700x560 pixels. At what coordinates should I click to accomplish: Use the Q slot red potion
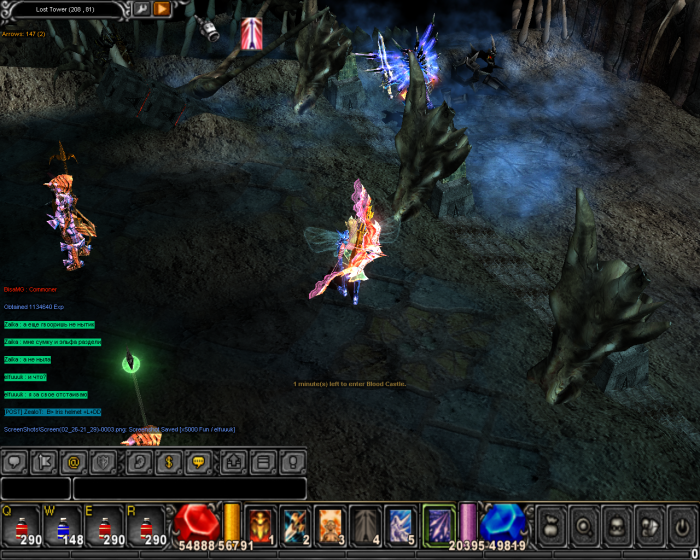tap(21, 524)
